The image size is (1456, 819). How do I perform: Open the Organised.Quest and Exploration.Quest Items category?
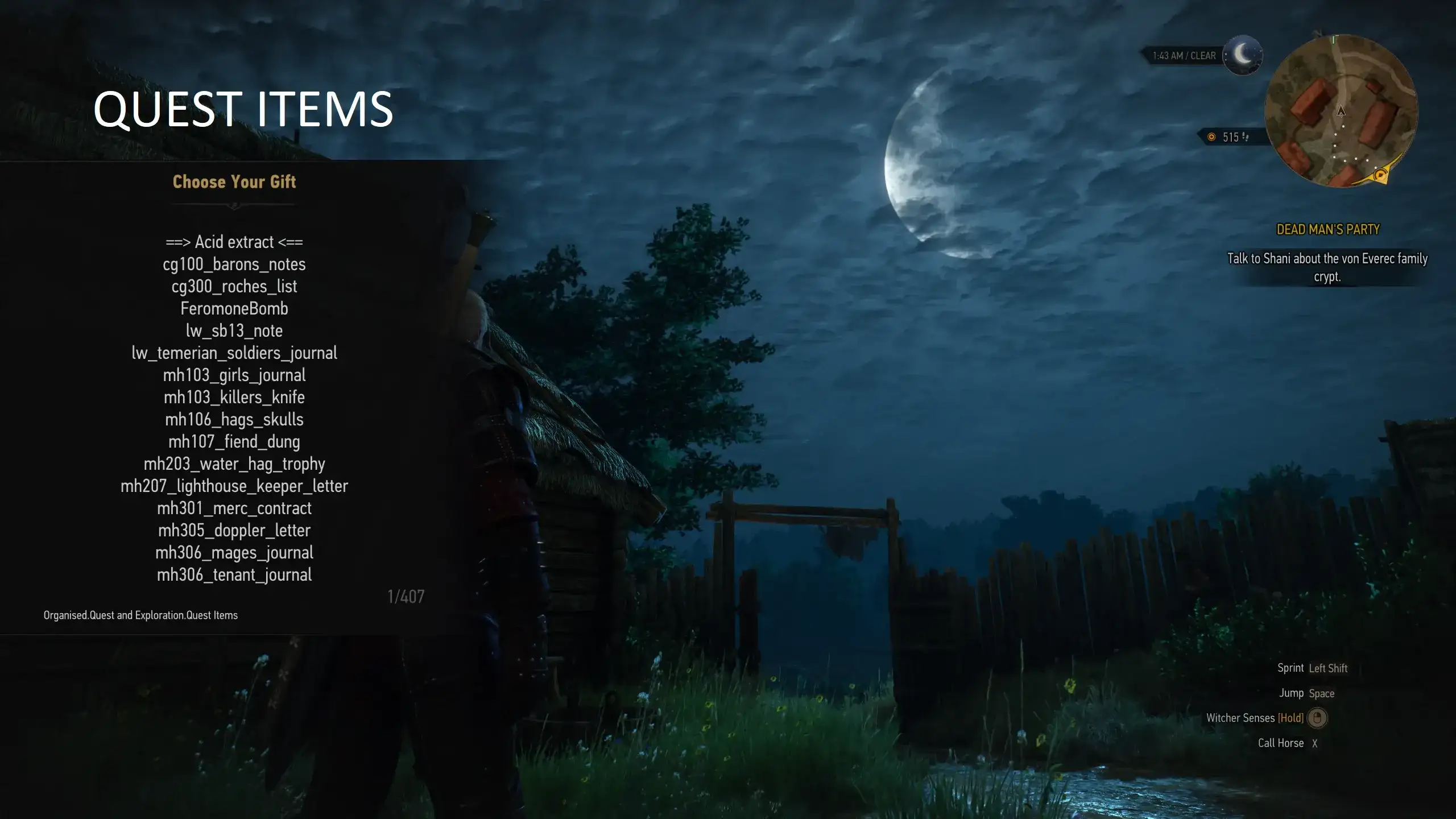click(140, 615)
